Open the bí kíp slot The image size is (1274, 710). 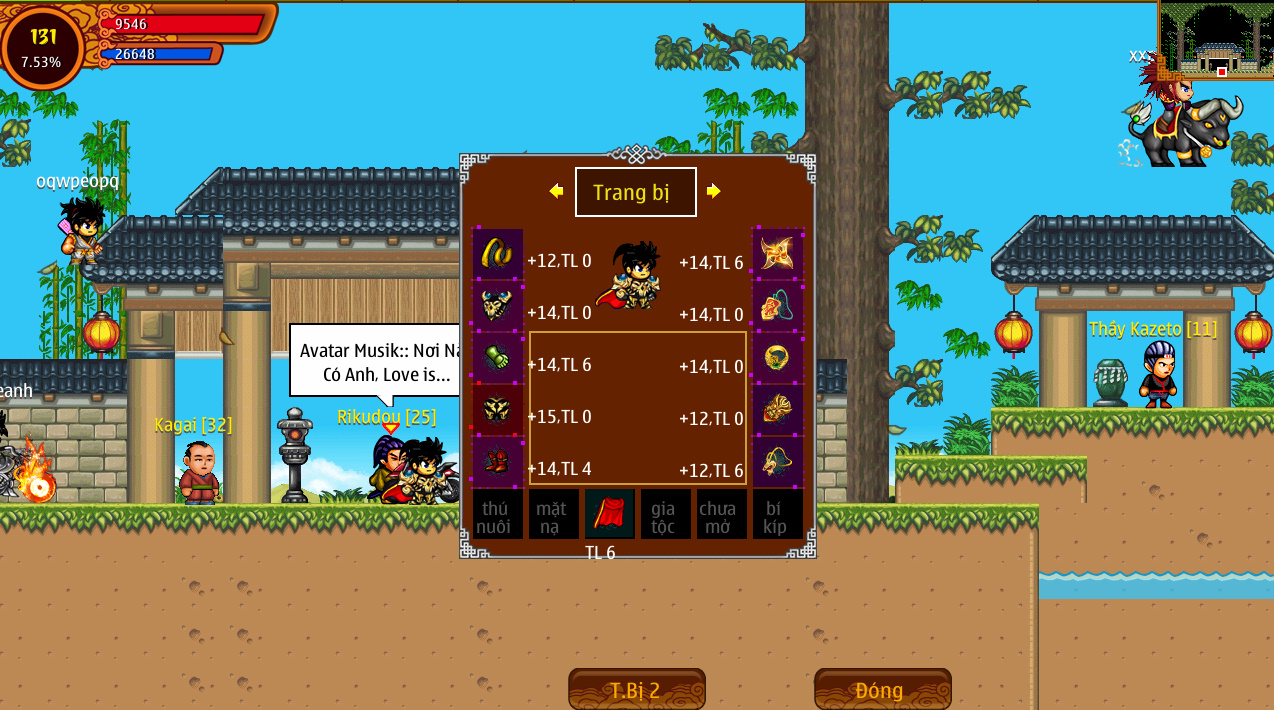point(777,514)
